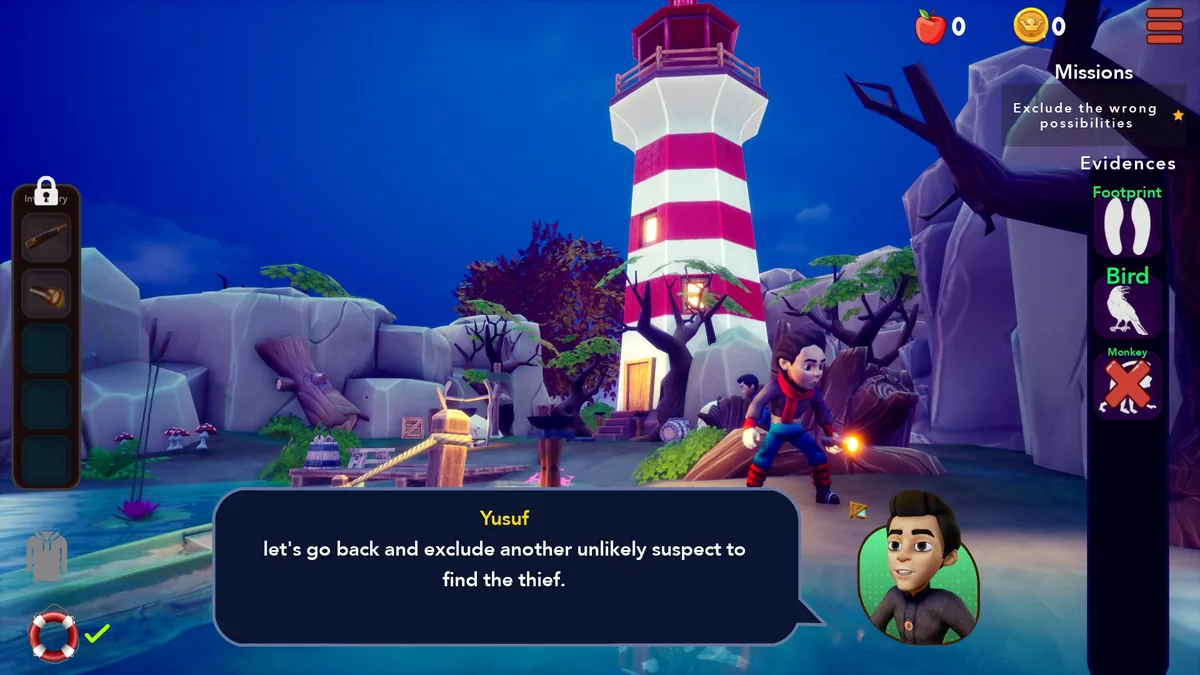Viewport: 1200px width, 675px height.
Task: Open the 'Exclude the wrong possibilities' mission
Action: click(1085, 116)
